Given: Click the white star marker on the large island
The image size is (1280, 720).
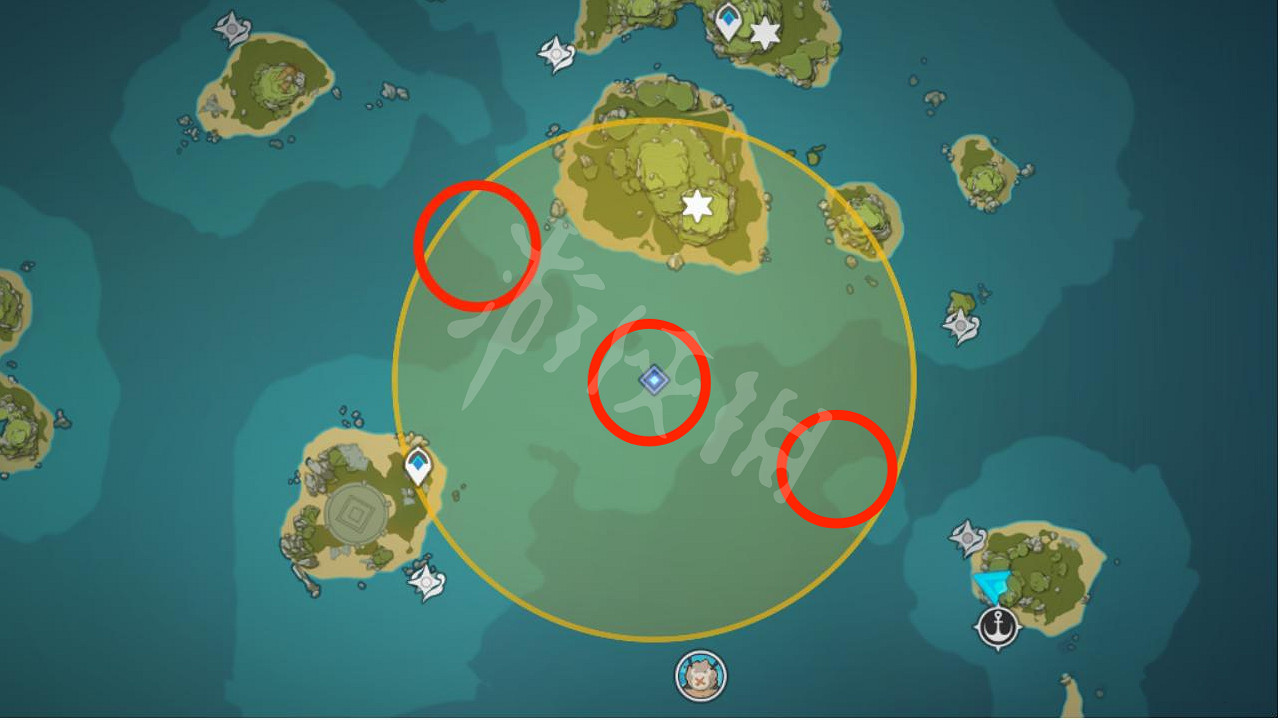Looking at the screenshot, I should click(x=698, y=207).
